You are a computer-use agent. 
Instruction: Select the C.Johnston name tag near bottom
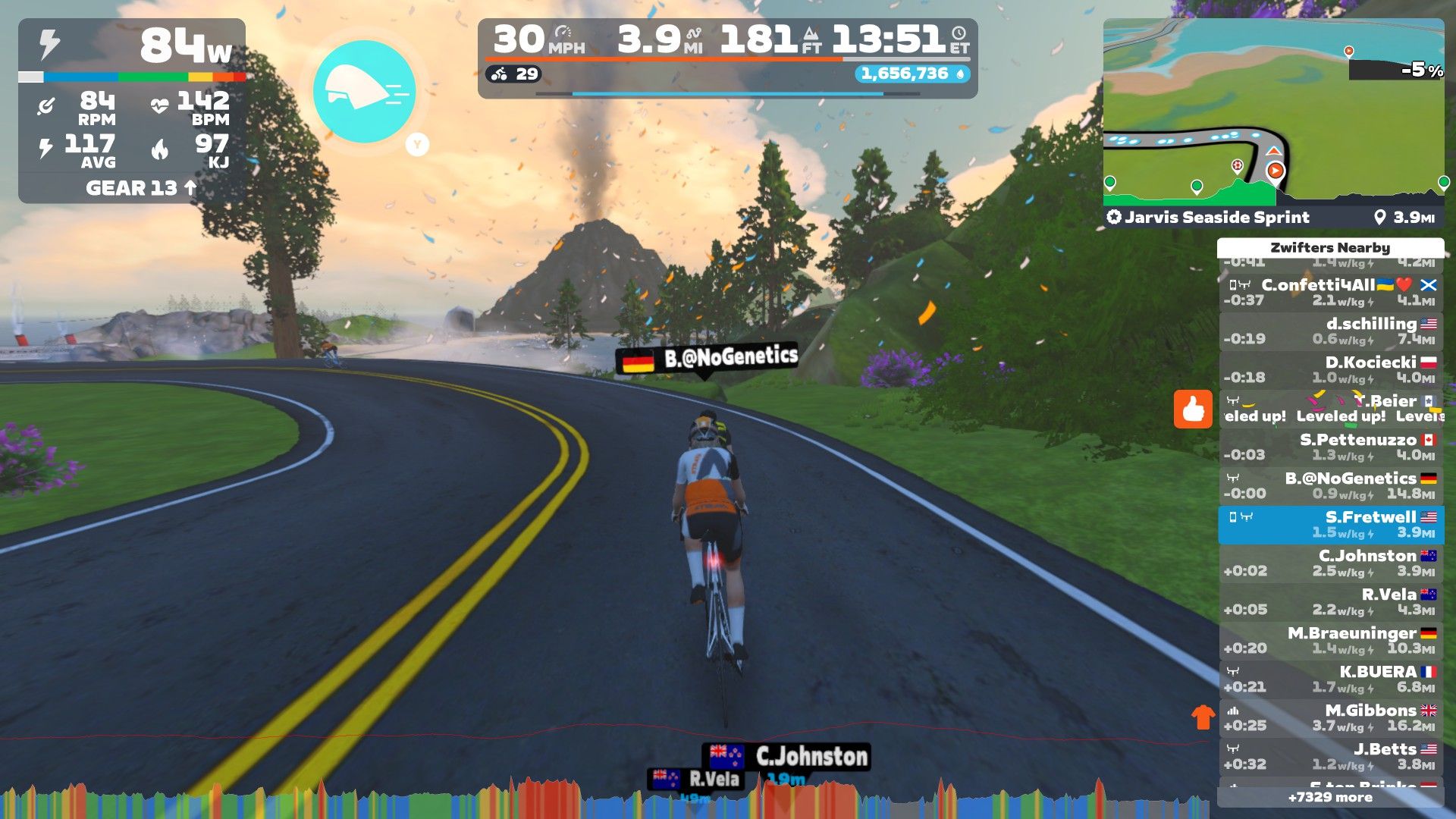788,756
